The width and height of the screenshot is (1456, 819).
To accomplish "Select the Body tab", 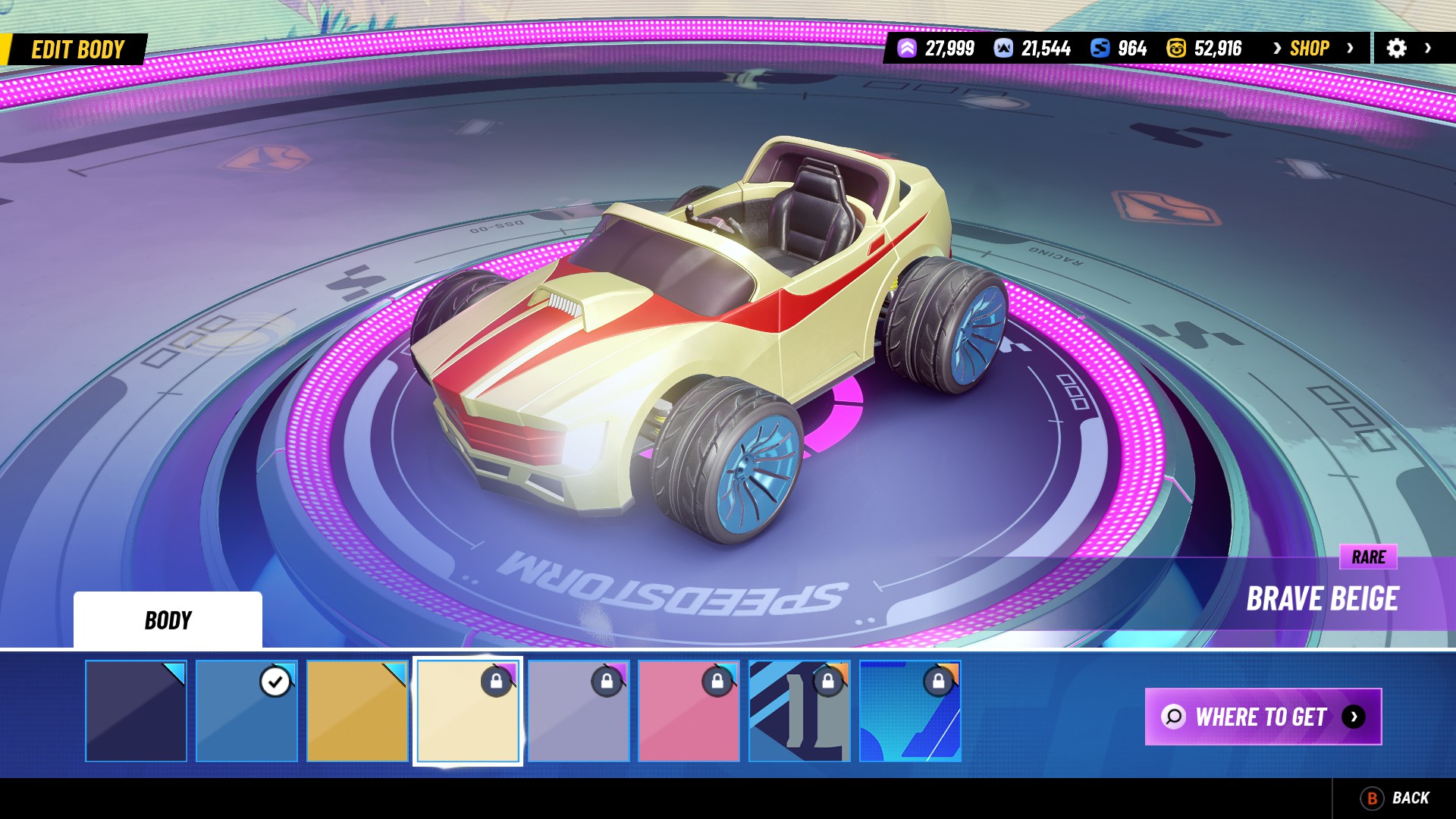I will 168,620.
